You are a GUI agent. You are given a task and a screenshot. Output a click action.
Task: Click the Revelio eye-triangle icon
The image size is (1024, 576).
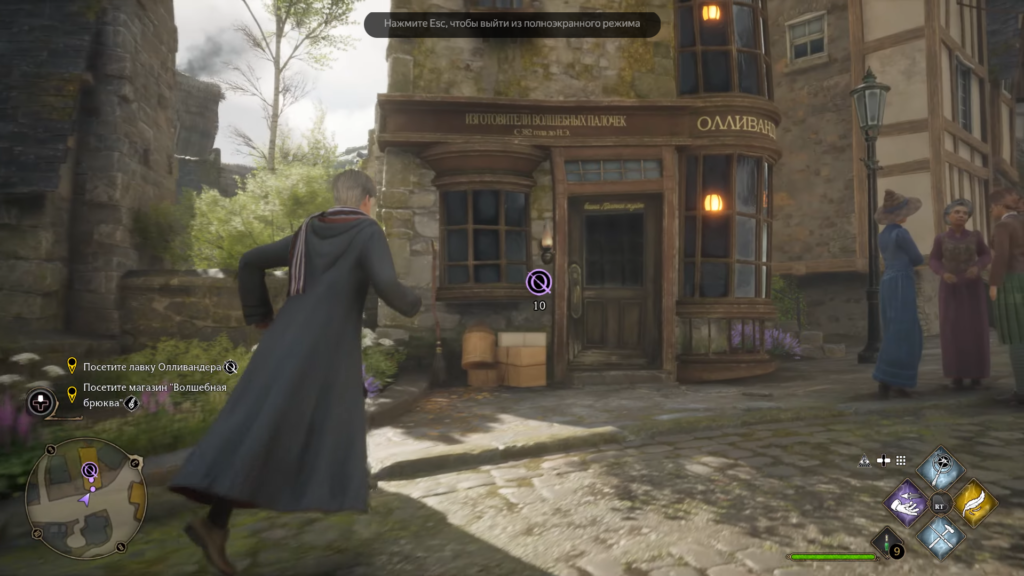(x=865, y=460)
